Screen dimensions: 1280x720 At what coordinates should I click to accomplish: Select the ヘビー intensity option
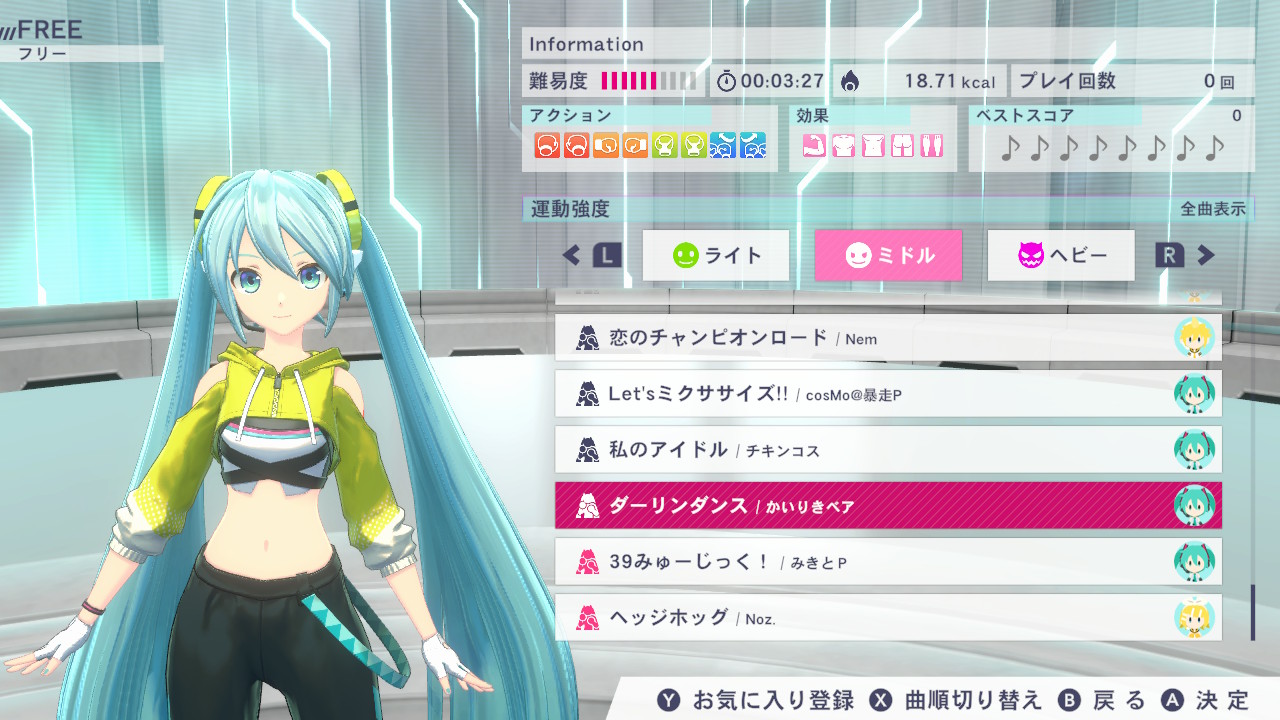click(1060, 255)
